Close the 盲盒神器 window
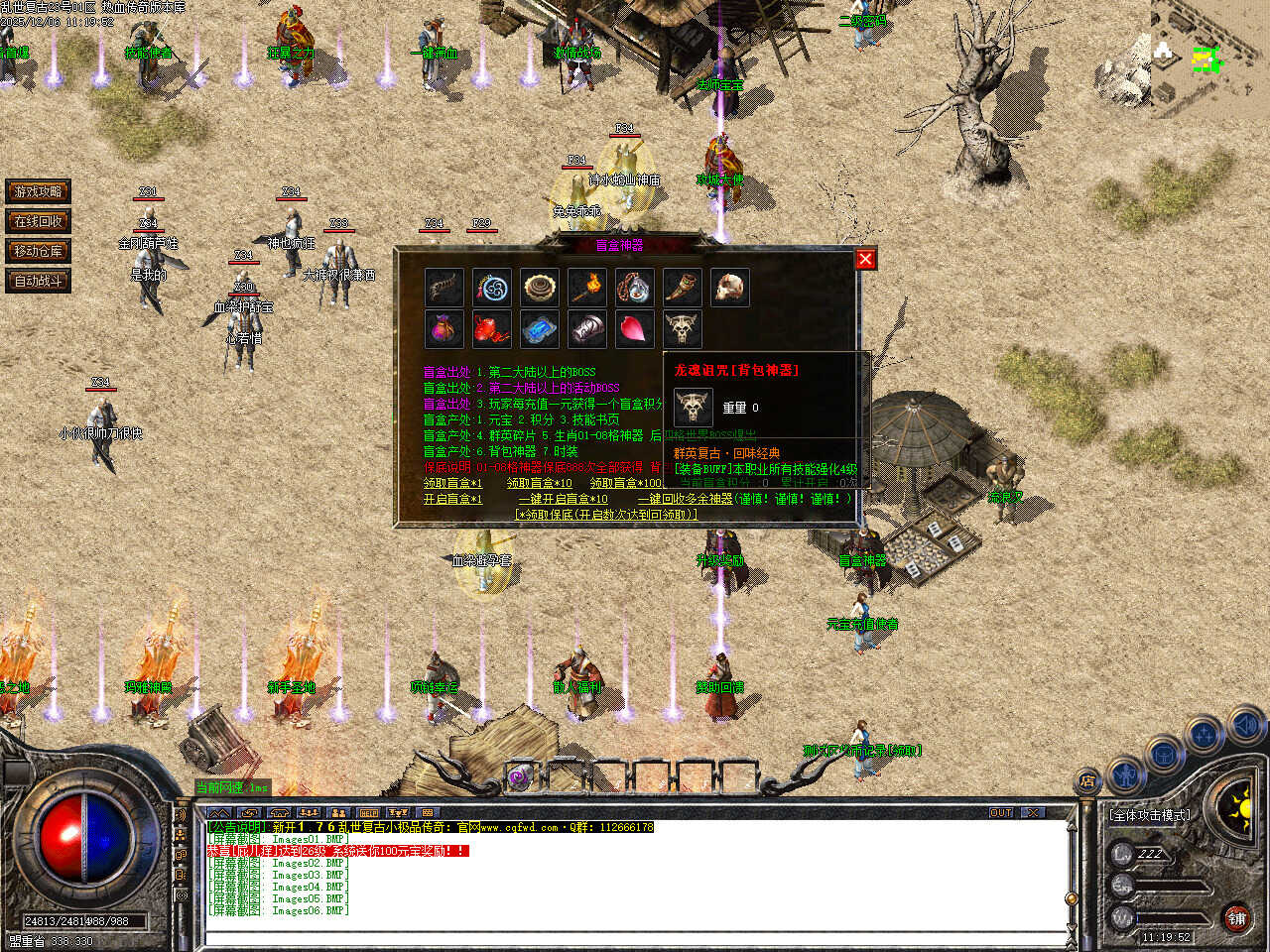The height and width of the screenshot is (952, 1270). click(x=865, y=259)
